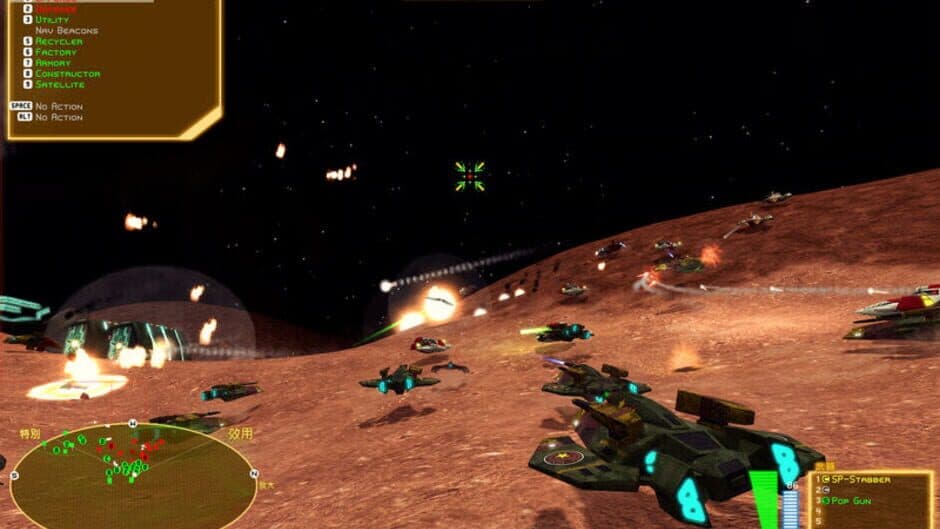Select Satellite in the command menu
Screen dimensions: 940x529
(x=59, y=85)
